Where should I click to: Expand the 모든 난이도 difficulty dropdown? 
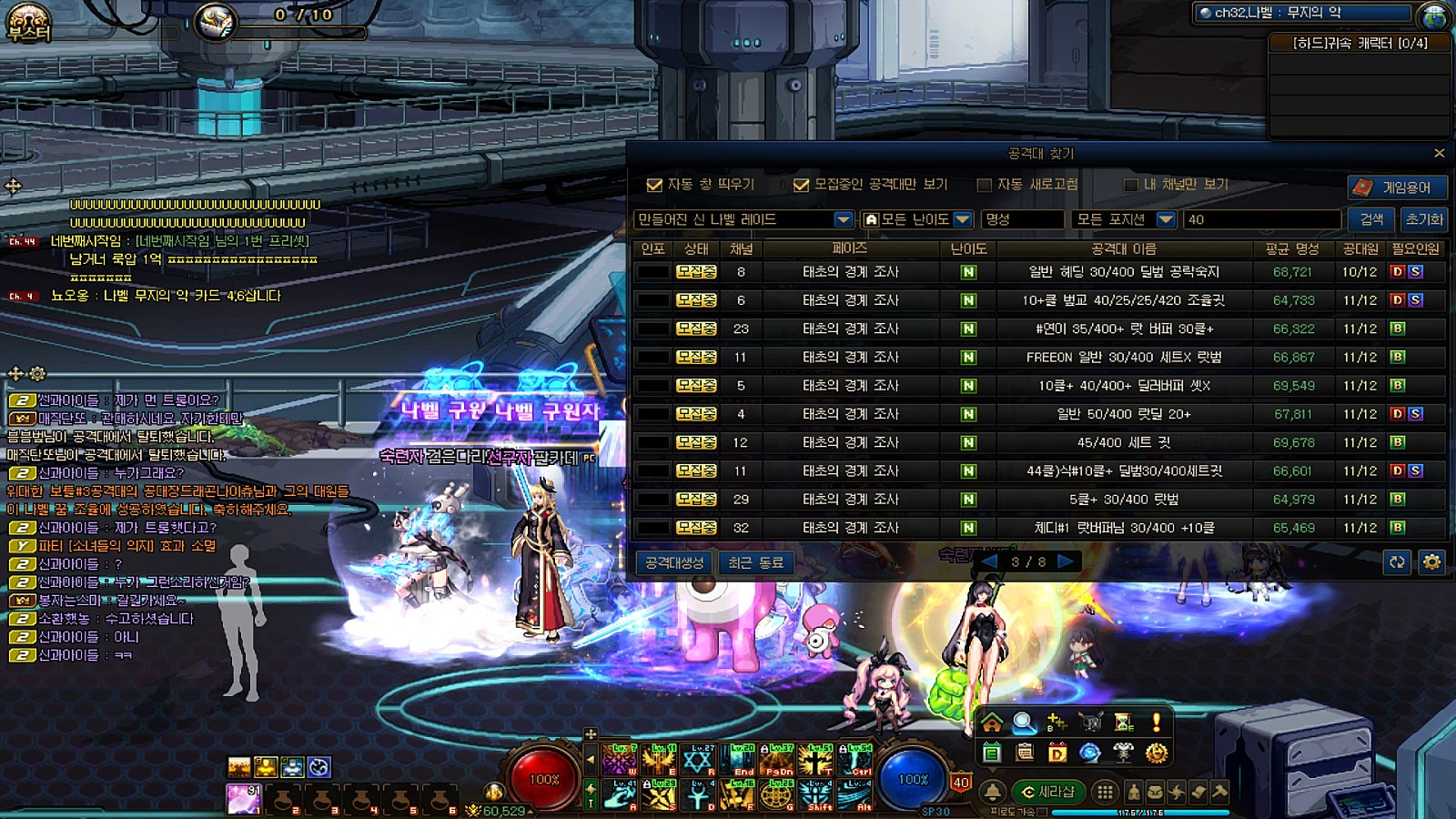coord(962,219)
